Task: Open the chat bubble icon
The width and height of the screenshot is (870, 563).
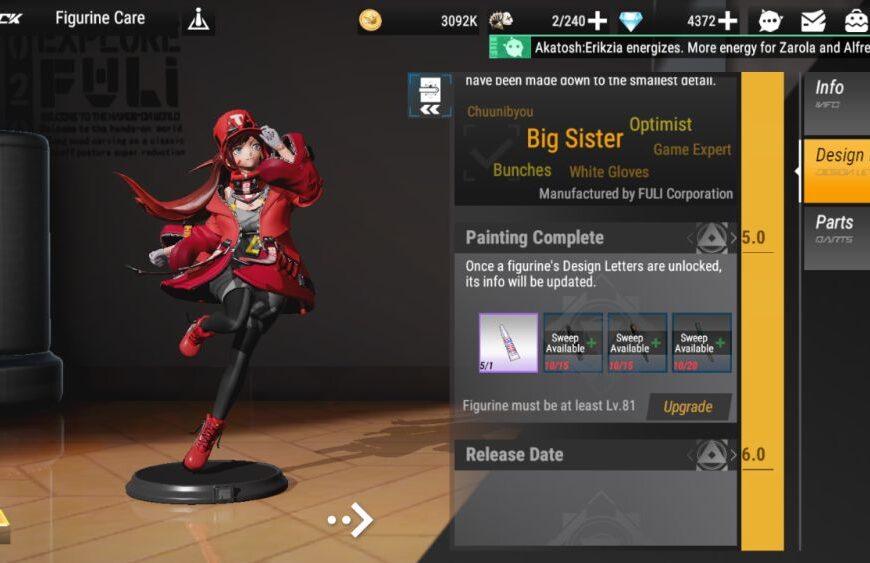Action: pos(770,20)
